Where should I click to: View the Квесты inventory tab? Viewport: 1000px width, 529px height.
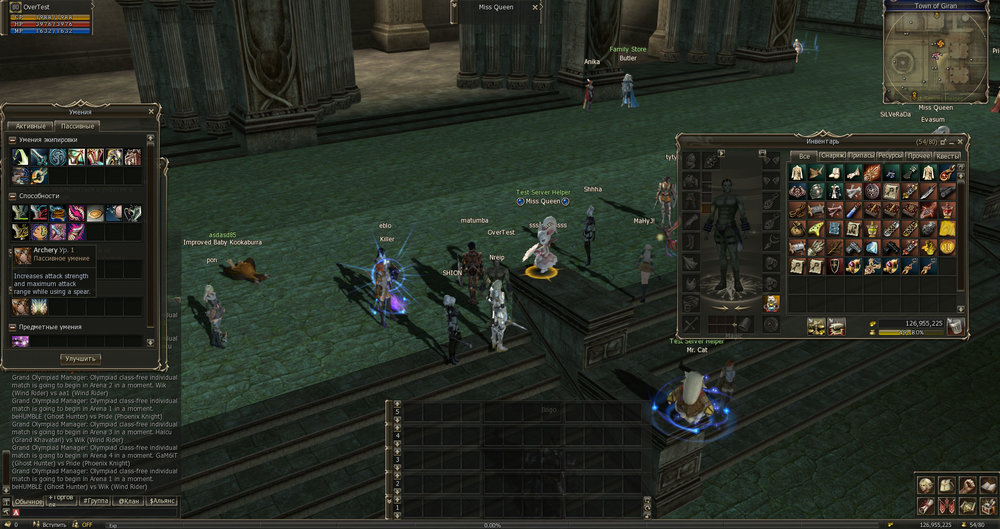(x=948, y=156)
